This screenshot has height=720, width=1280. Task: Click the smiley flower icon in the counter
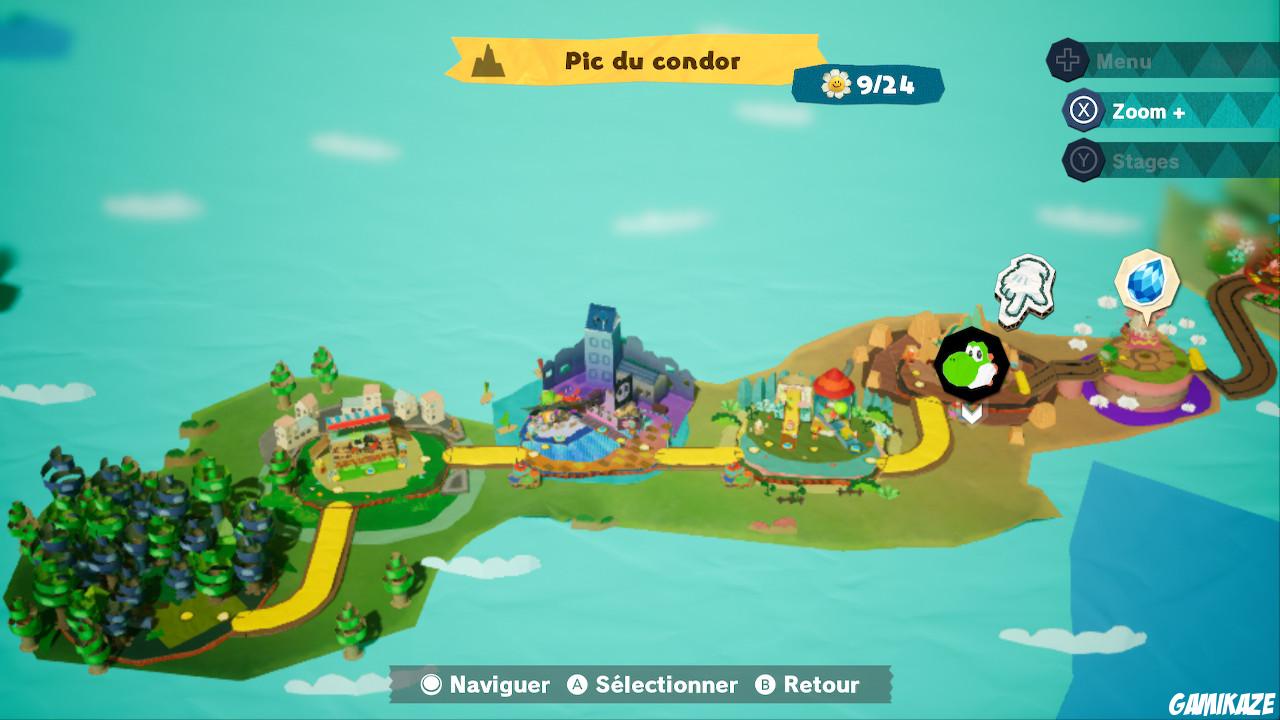click(x=836, y=82)
